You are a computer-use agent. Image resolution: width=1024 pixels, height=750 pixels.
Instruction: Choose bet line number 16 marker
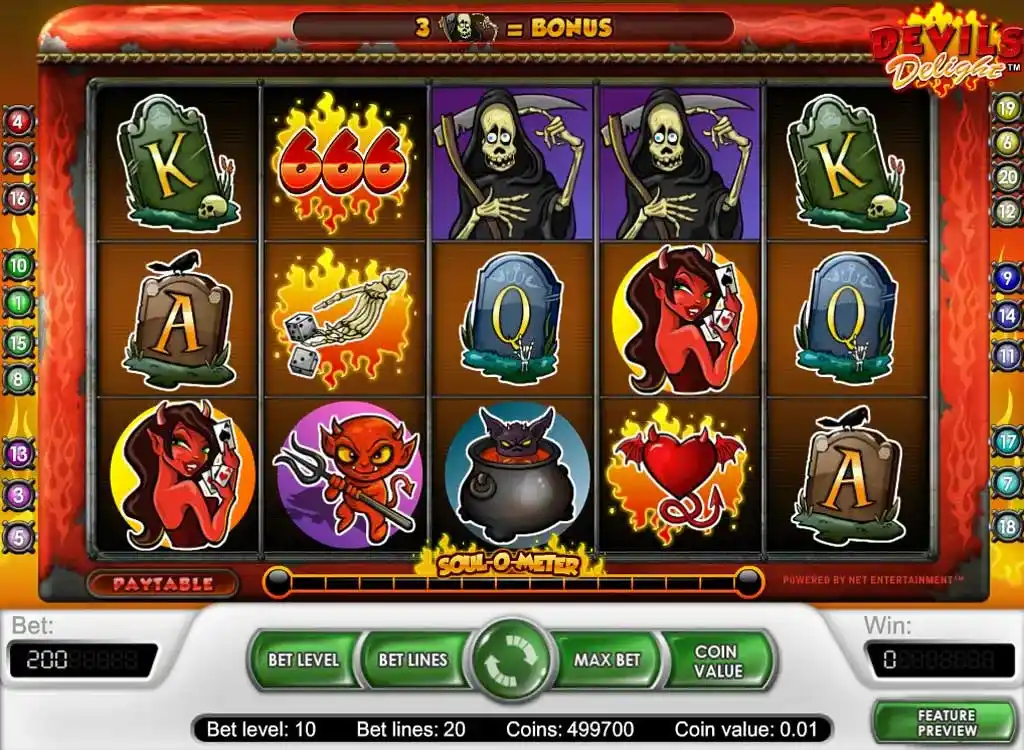click(x=19, y=197)
